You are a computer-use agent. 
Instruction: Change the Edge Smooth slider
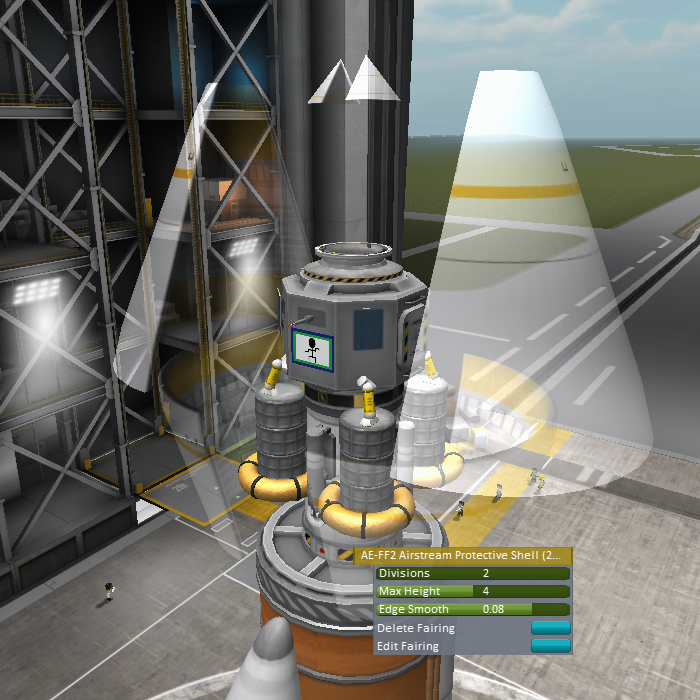[x=472, y=609]
